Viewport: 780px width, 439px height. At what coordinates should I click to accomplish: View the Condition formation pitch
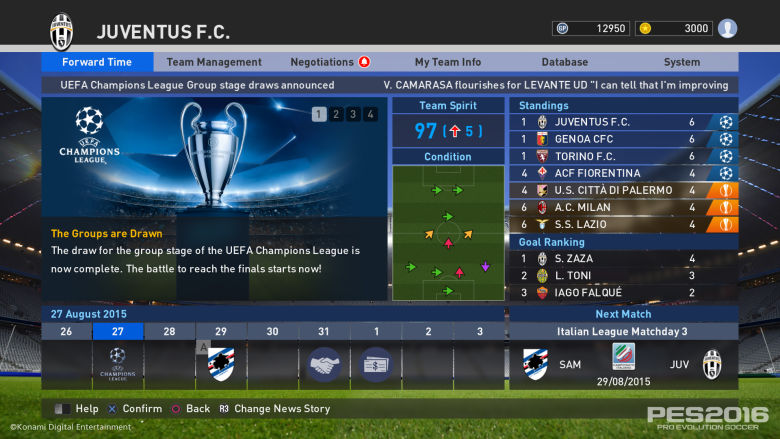tap(447, 233)
